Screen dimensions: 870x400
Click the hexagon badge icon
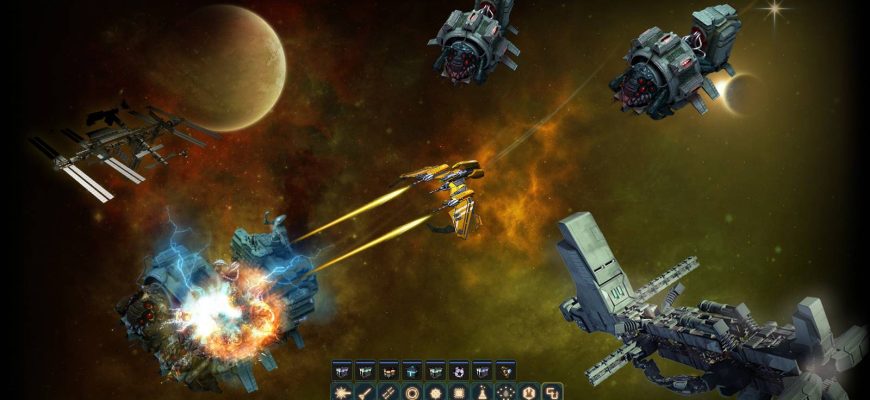(529, 391)
